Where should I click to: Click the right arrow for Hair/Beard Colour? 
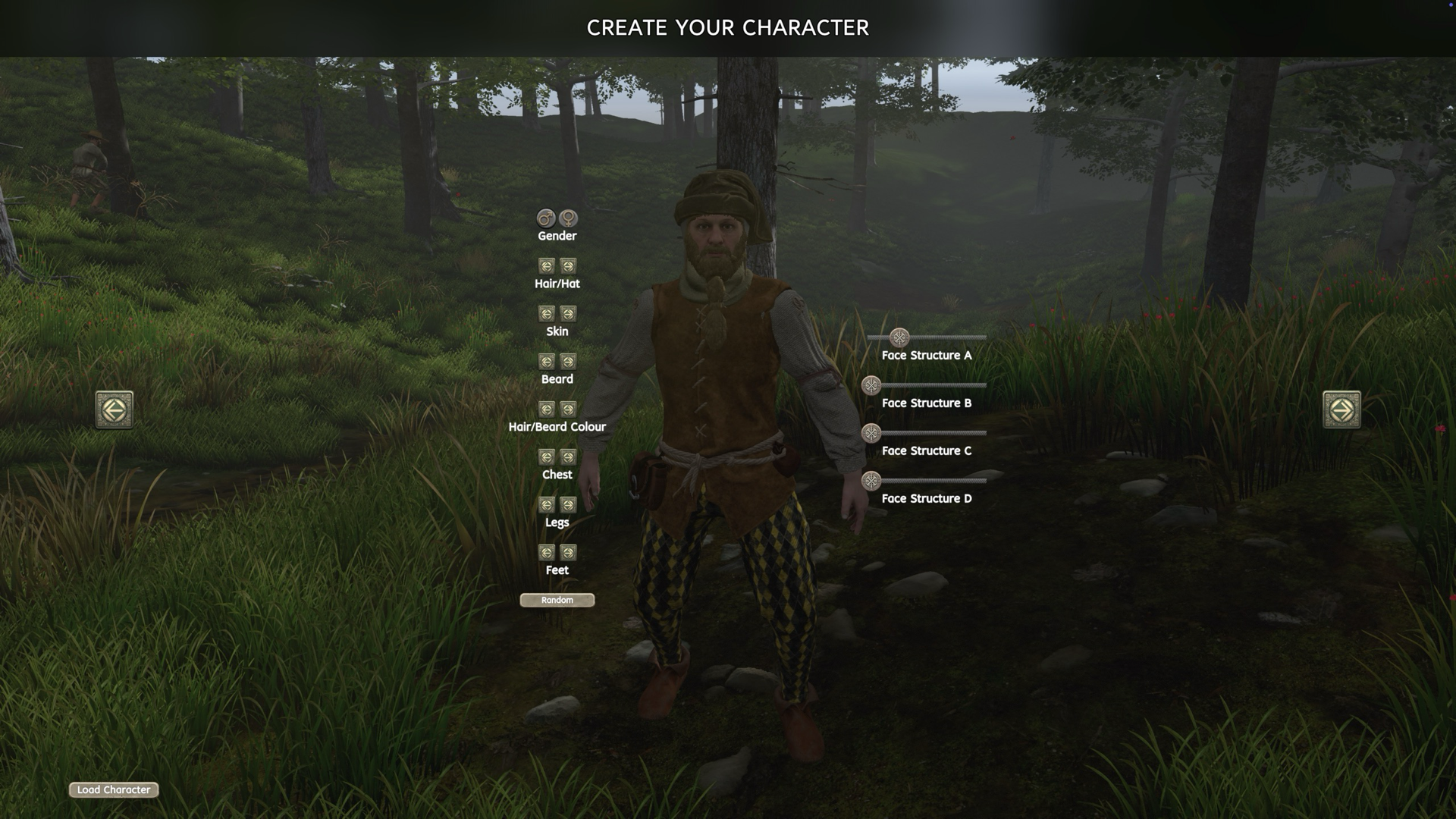pyautogui.click(x=567, y=409)
